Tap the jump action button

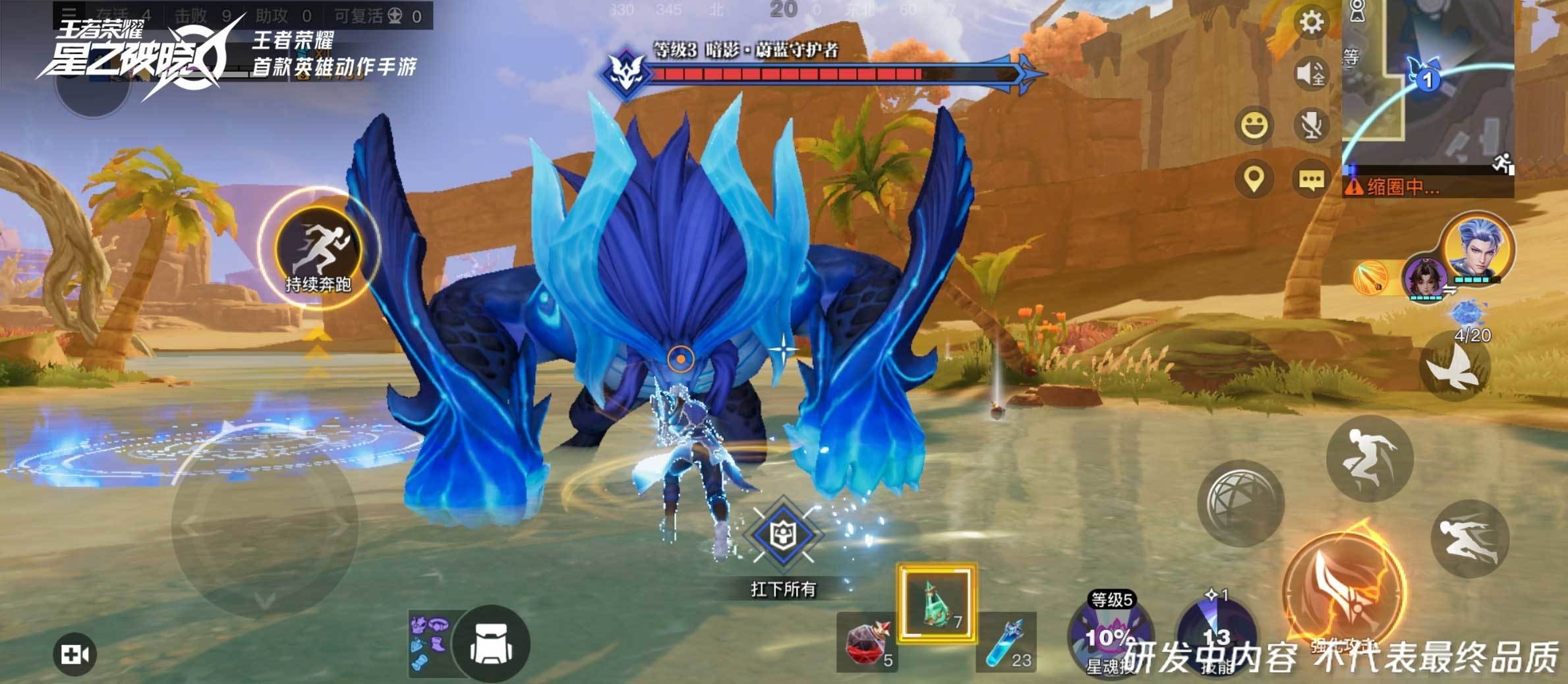pyautogui.click(x=1369, y=459)
